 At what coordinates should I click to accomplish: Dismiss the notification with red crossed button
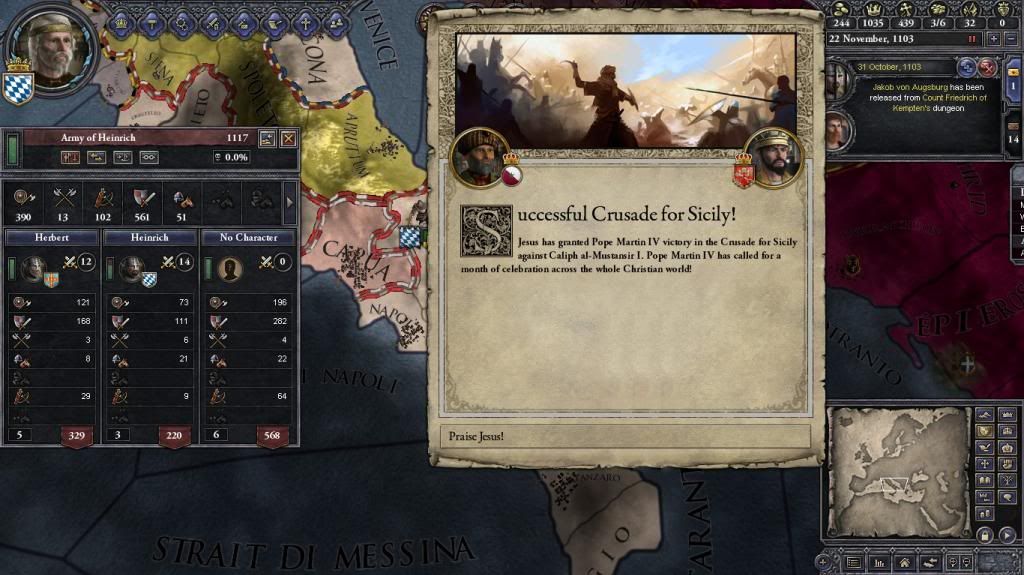tap(987, 68)
